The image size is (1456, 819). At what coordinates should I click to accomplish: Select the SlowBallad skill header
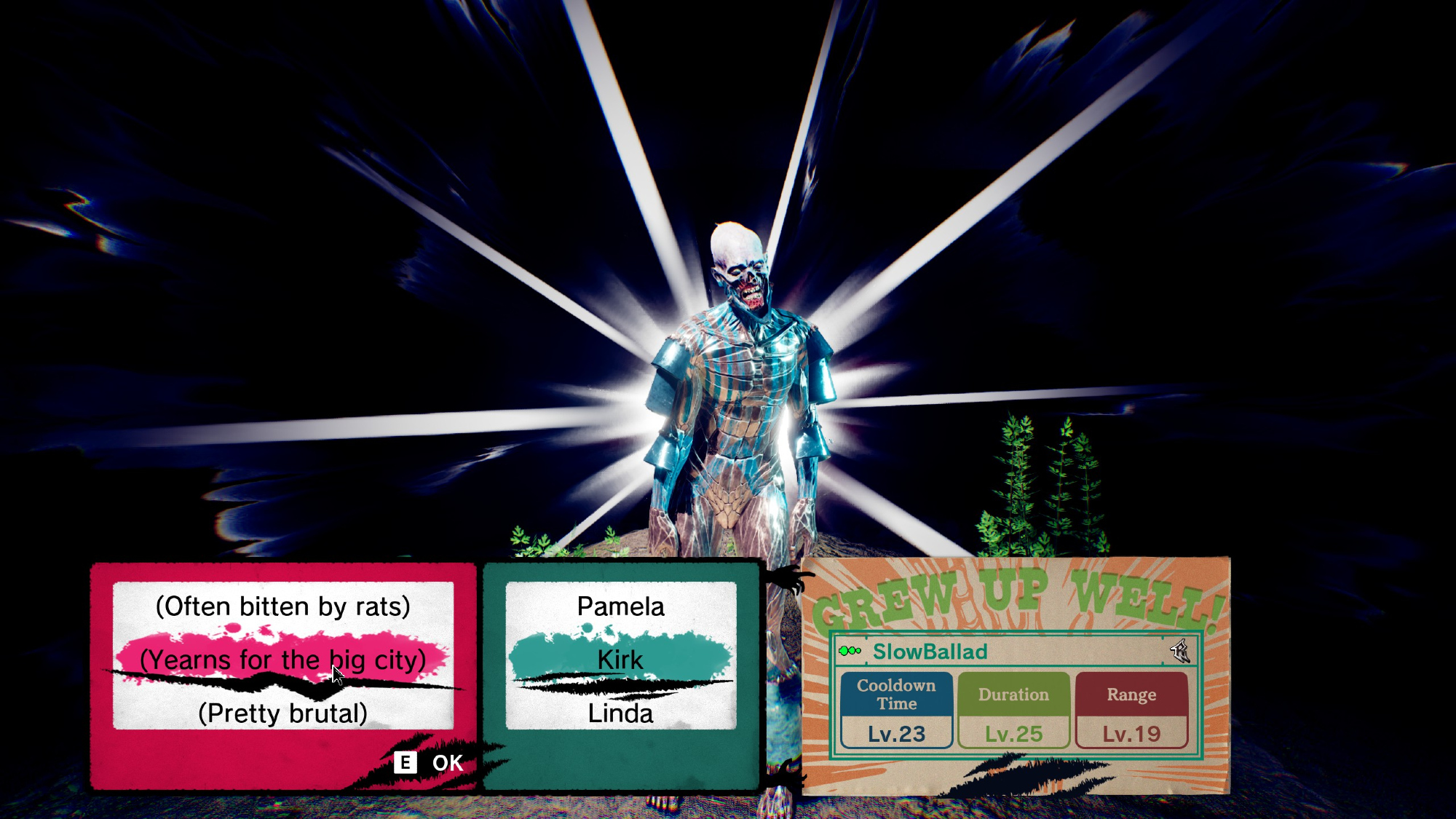930,652
